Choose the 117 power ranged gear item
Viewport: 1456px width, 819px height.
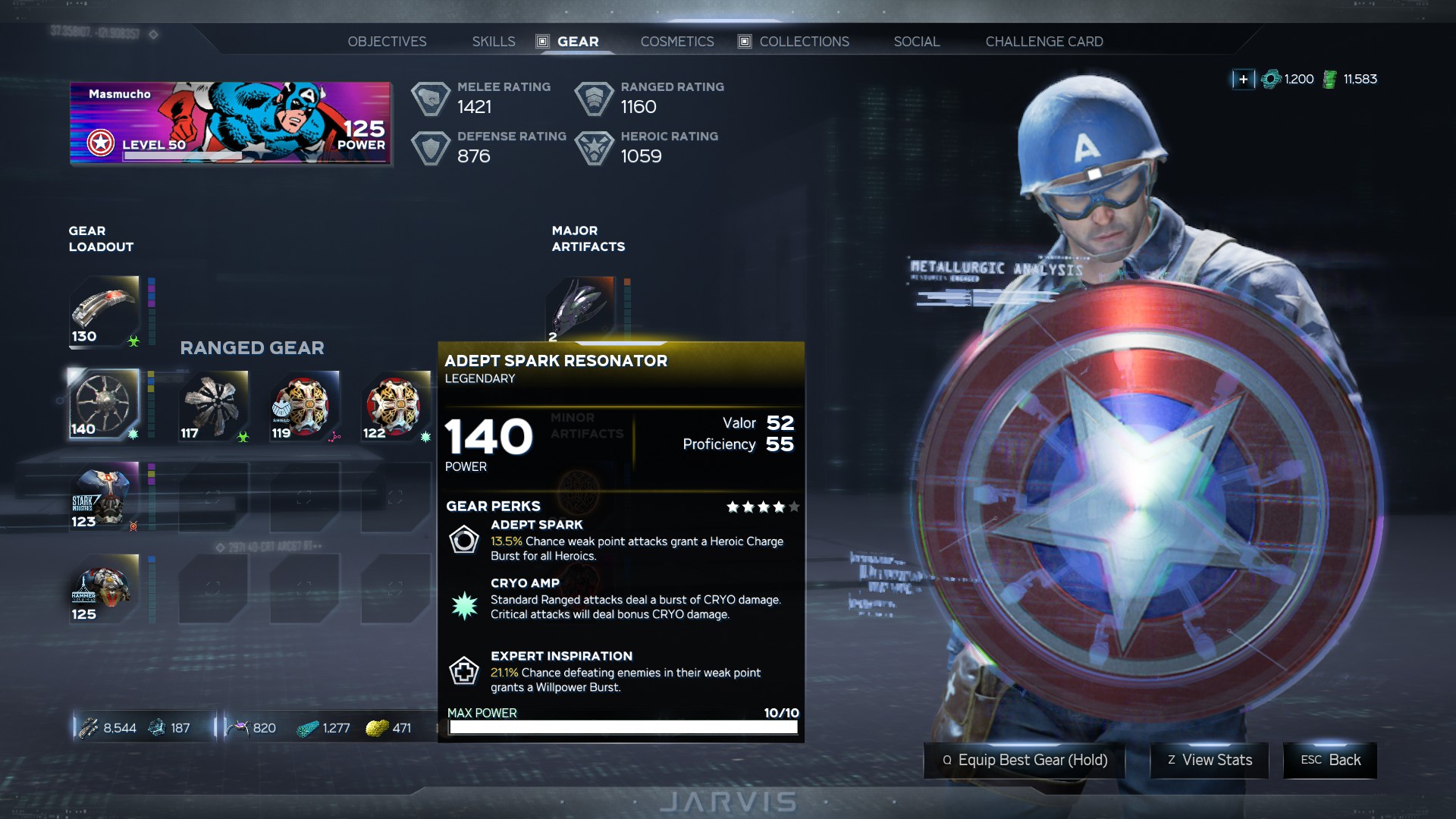pyautogui.click(x=213, y=406)
